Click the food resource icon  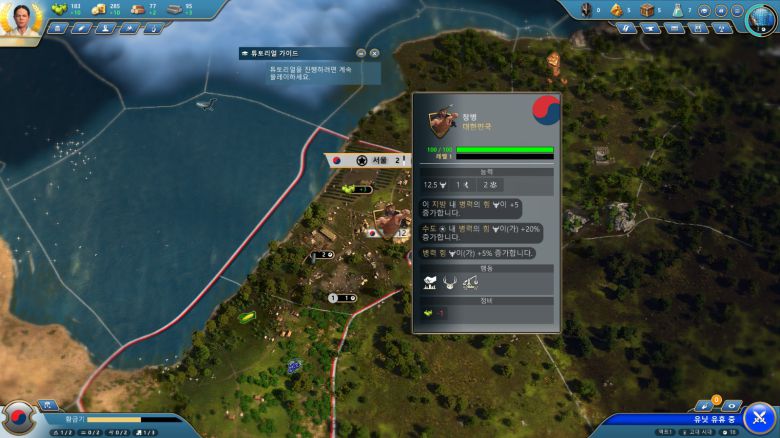(x=57, y=9)
